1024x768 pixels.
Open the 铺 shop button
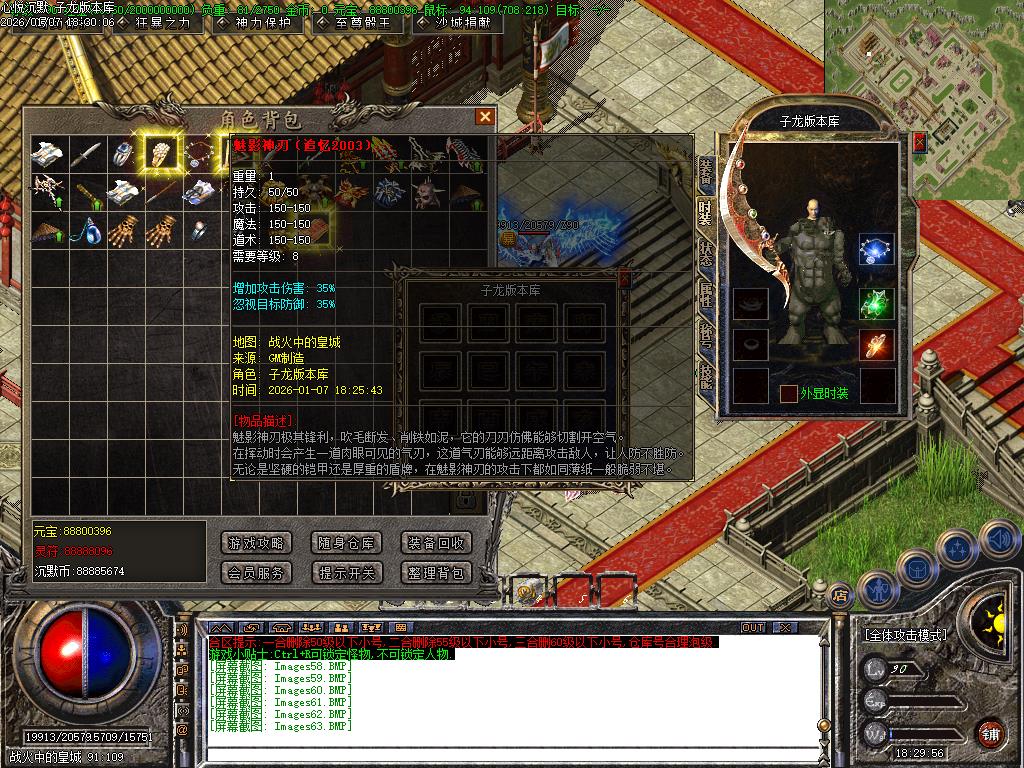990,732
